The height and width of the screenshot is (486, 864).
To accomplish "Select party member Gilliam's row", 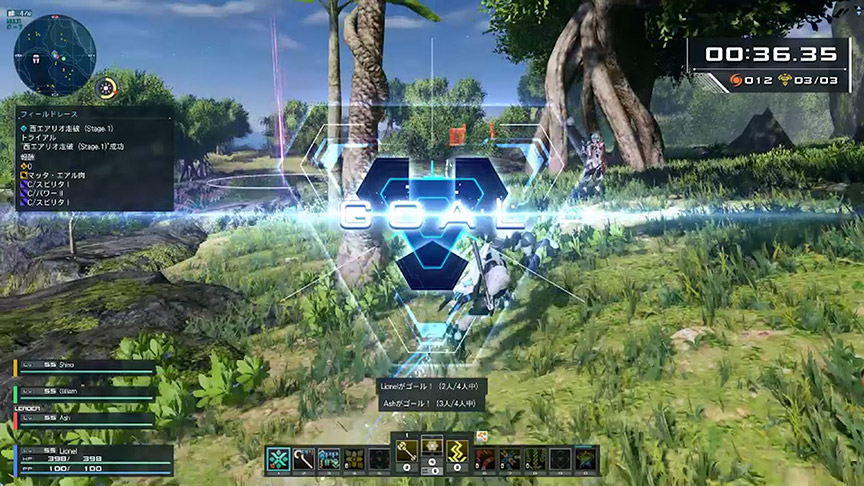I will coord(85,392).
